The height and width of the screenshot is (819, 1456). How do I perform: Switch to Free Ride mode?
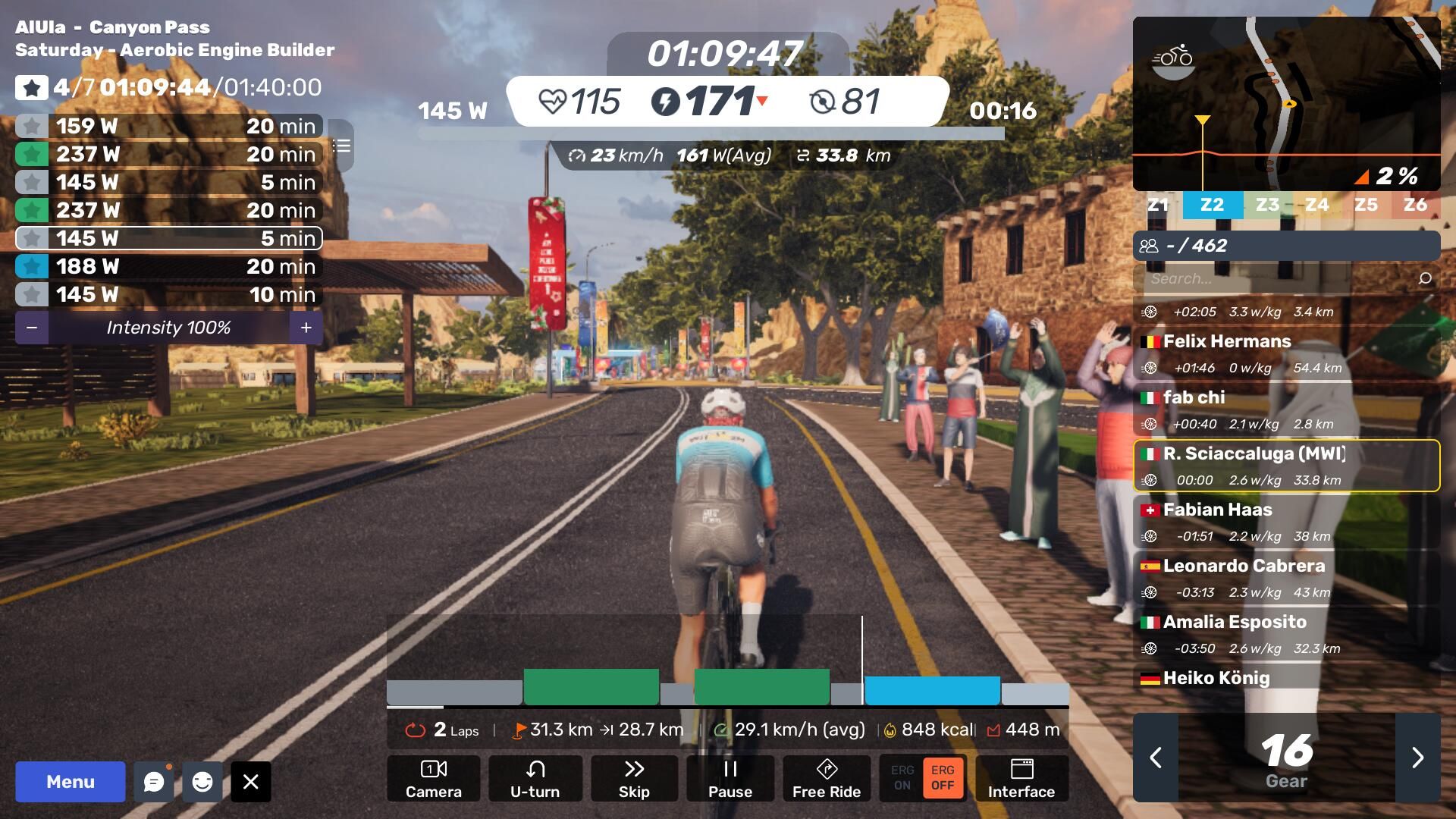826,779
